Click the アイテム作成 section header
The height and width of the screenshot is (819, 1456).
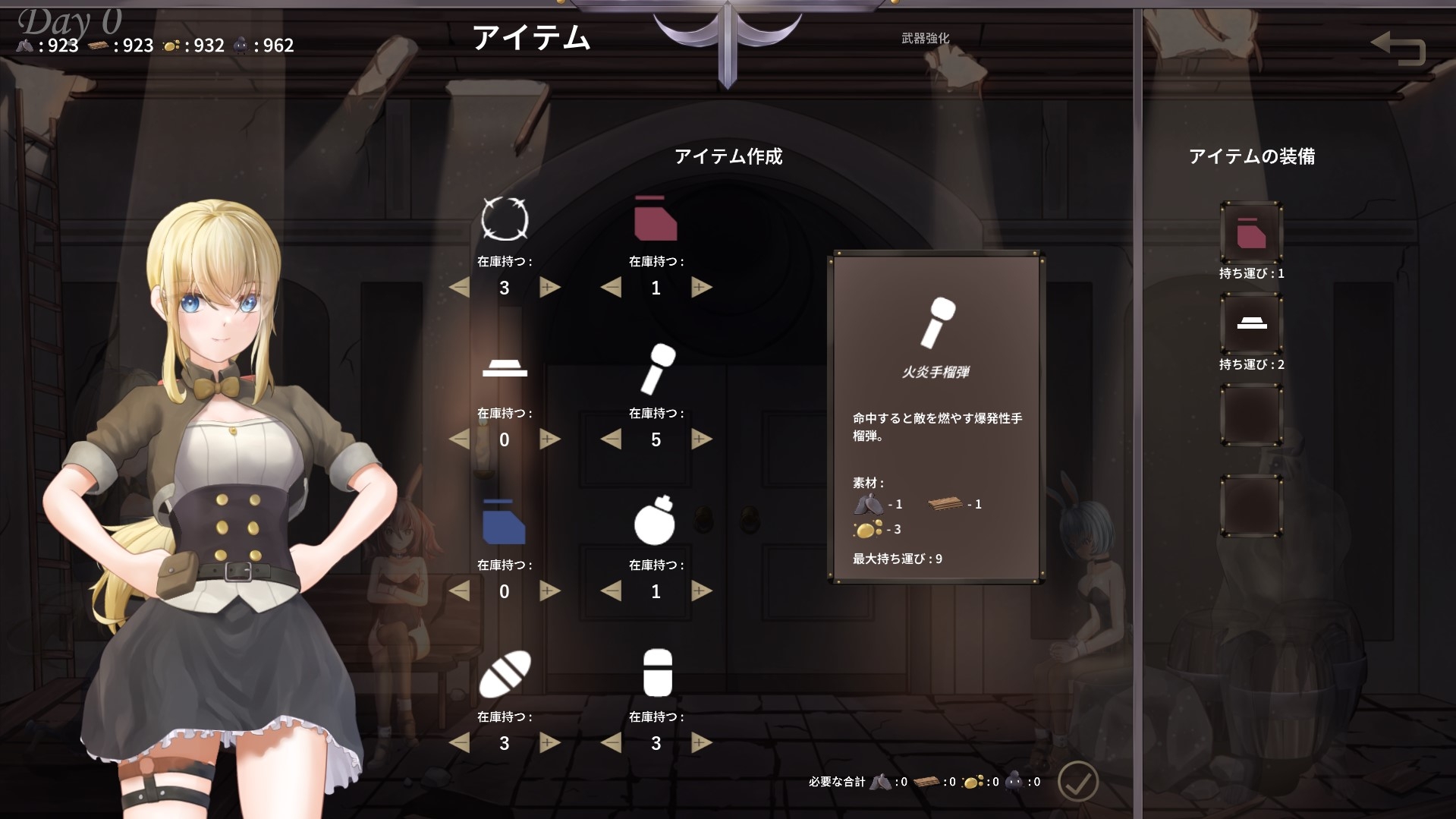pyautogui.click(x=729, y=158)
